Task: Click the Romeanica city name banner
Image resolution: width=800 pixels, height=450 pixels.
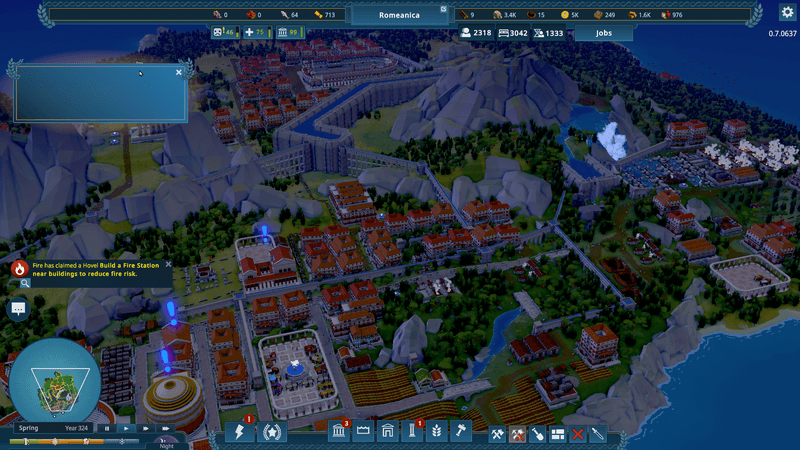Action: [x=400, y=15]
